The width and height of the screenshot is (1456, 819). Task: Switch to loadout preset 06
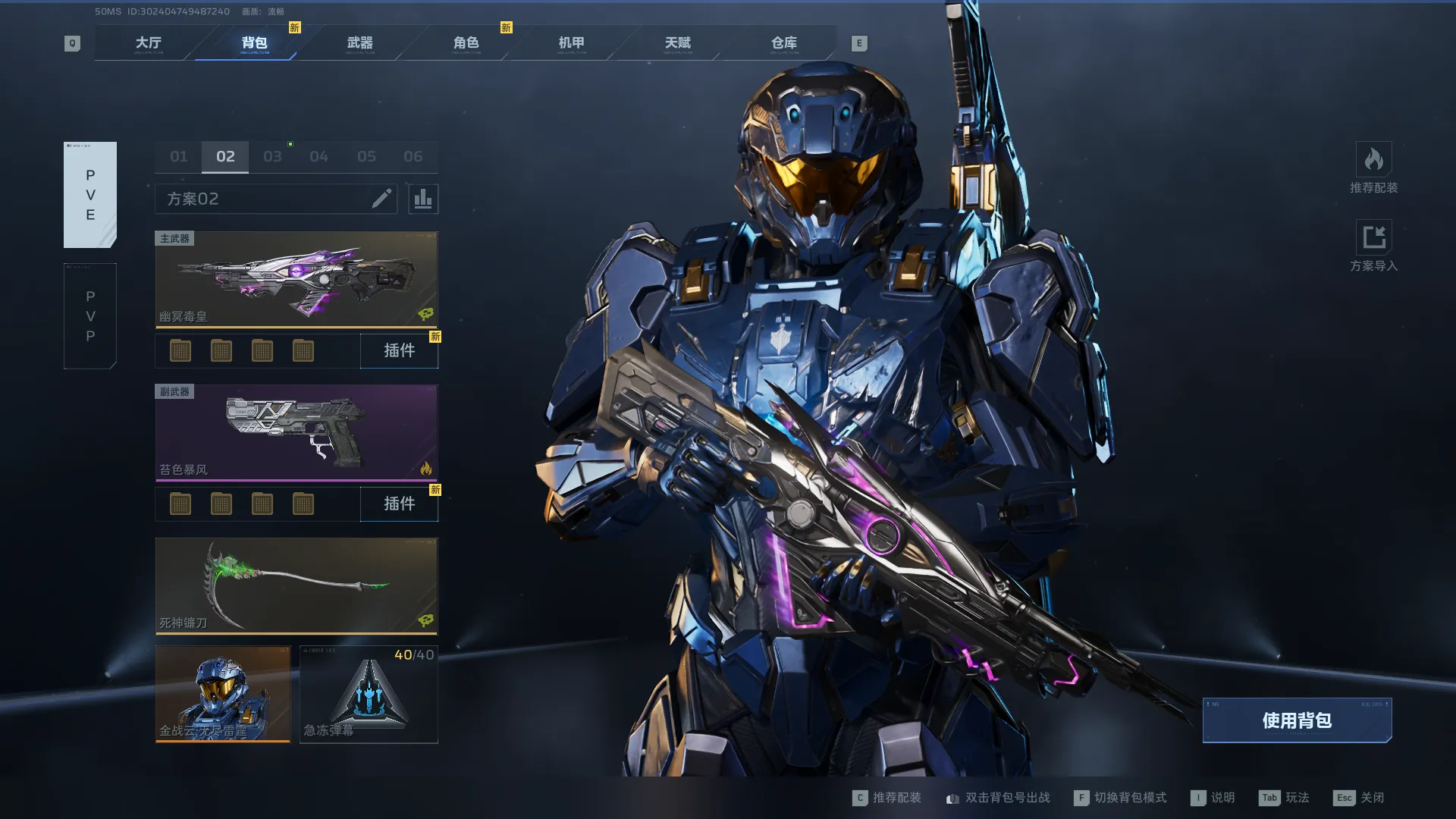[x=413, y=157]
